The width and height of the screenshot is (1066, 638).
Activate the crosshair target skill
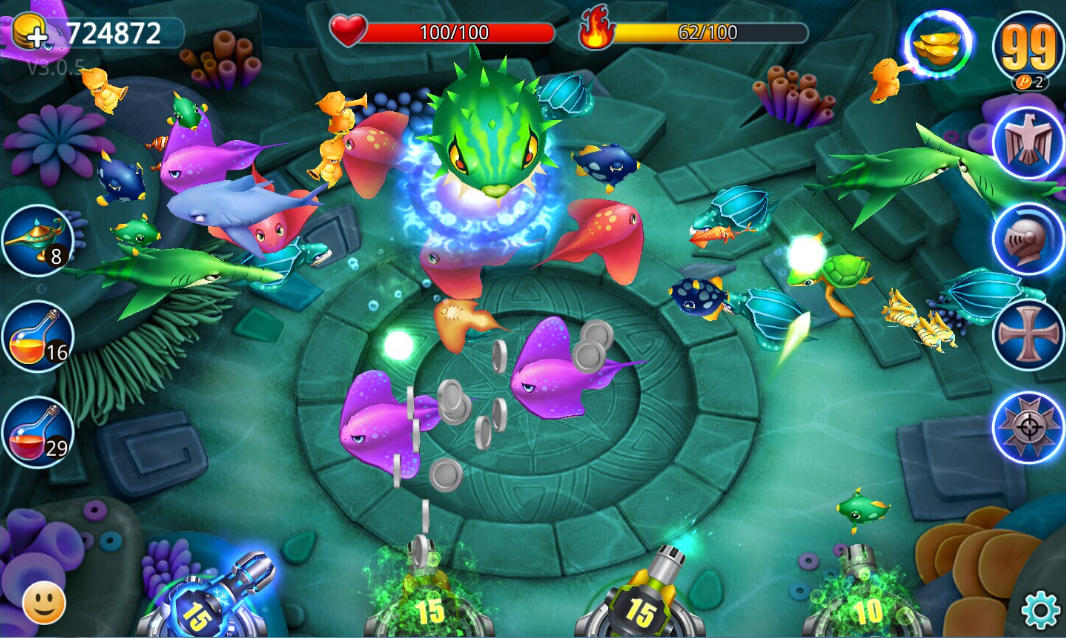pos(1028,427)
